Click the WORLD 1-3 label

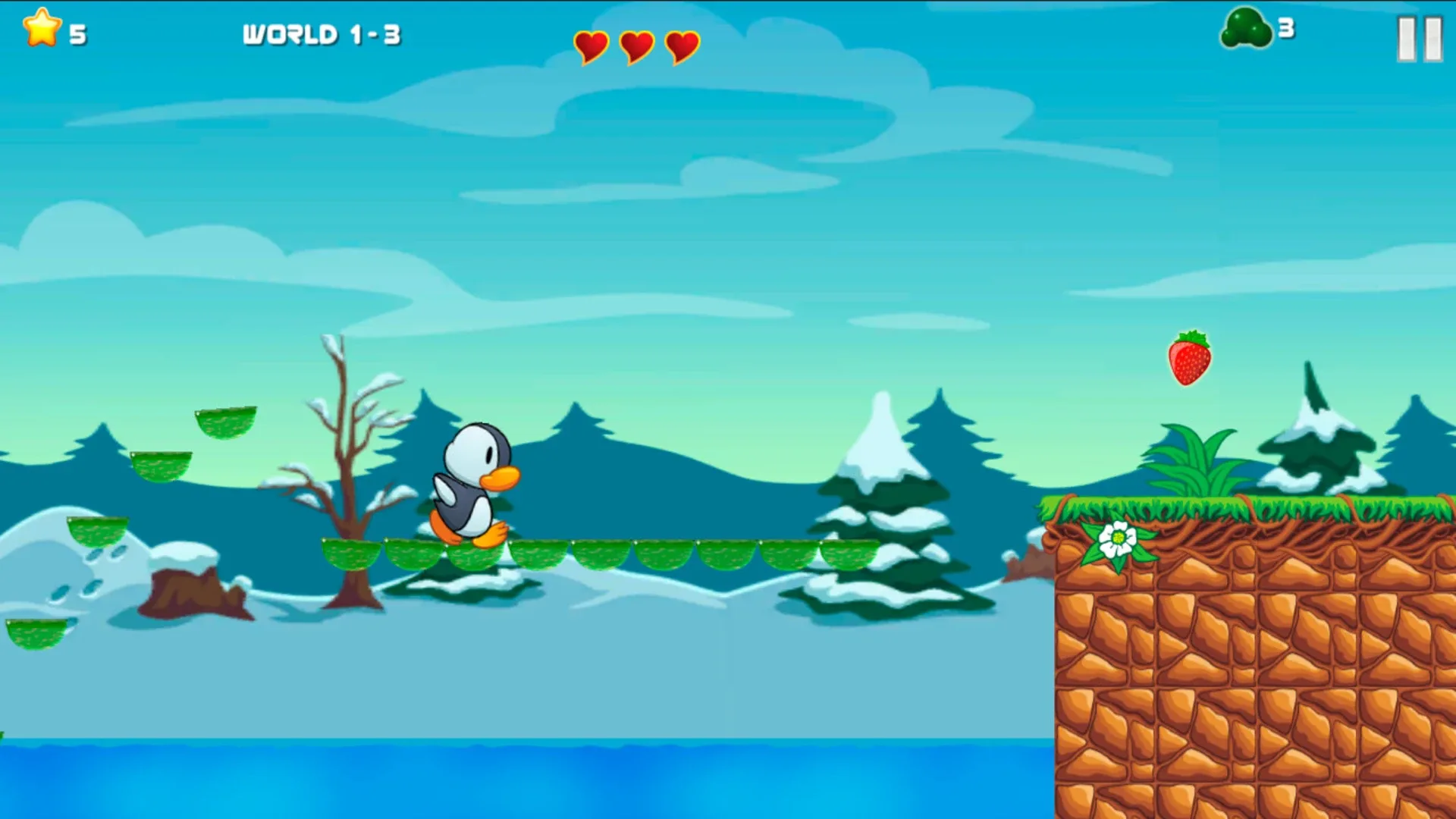(x=322, y=34)
